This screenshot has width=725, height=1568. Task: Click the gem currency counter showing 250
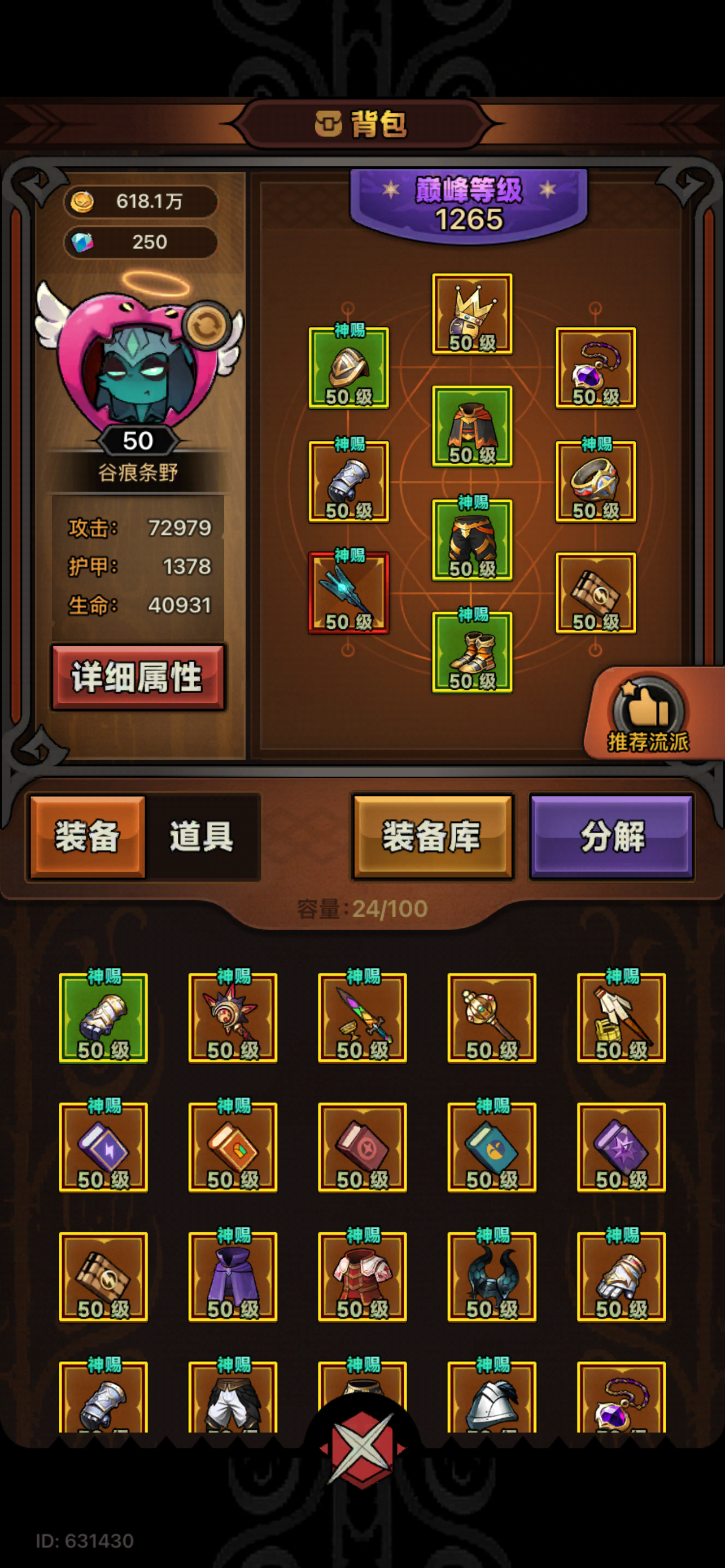(x=141, y=243)
